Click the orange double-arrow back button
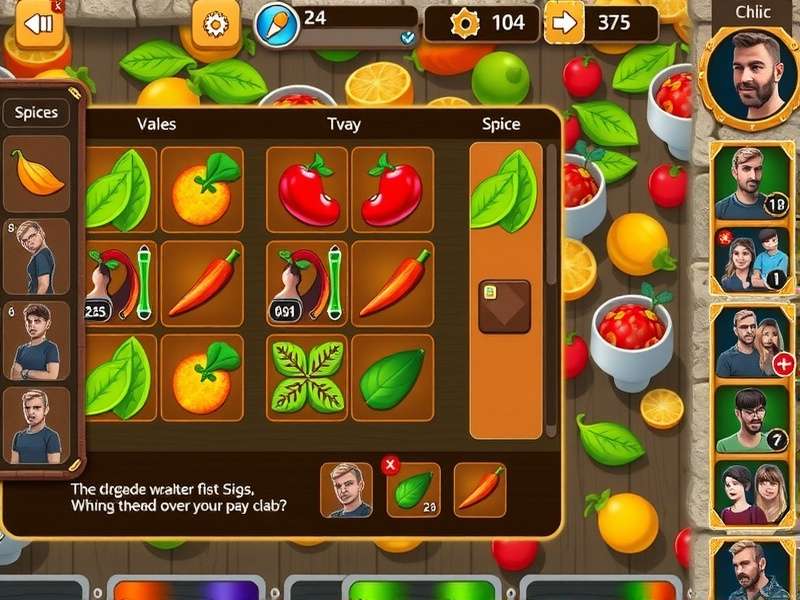800x600 pixels. 38,25
